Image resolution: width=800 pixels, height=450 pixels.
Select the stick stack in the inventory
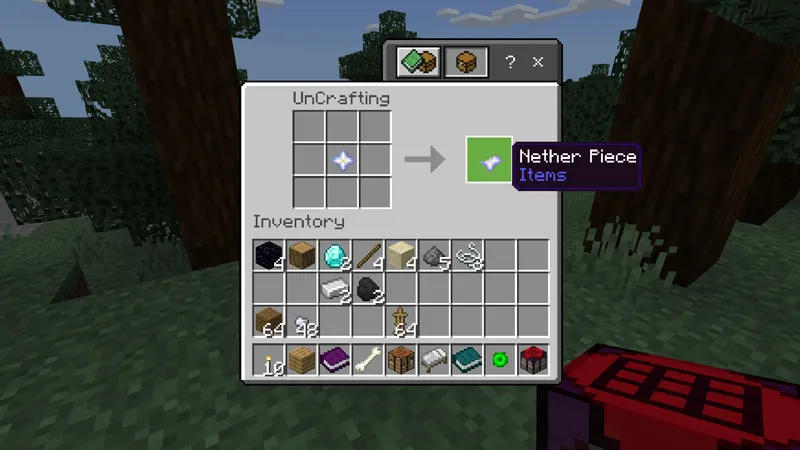(x=368, y=256)
